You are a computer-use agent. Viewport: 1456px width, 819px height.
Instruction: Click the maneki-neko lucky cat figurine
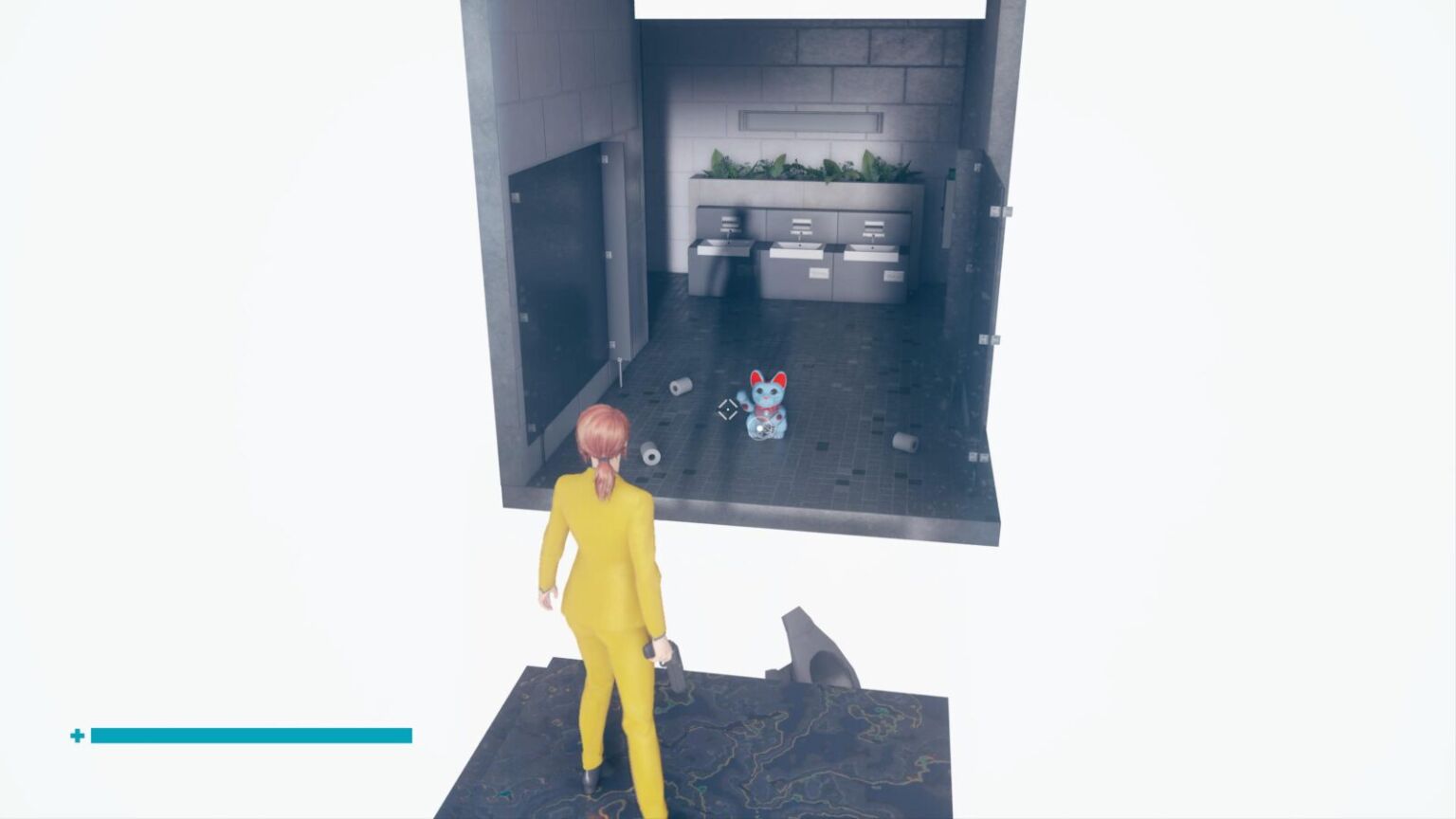tap(764, 408)
